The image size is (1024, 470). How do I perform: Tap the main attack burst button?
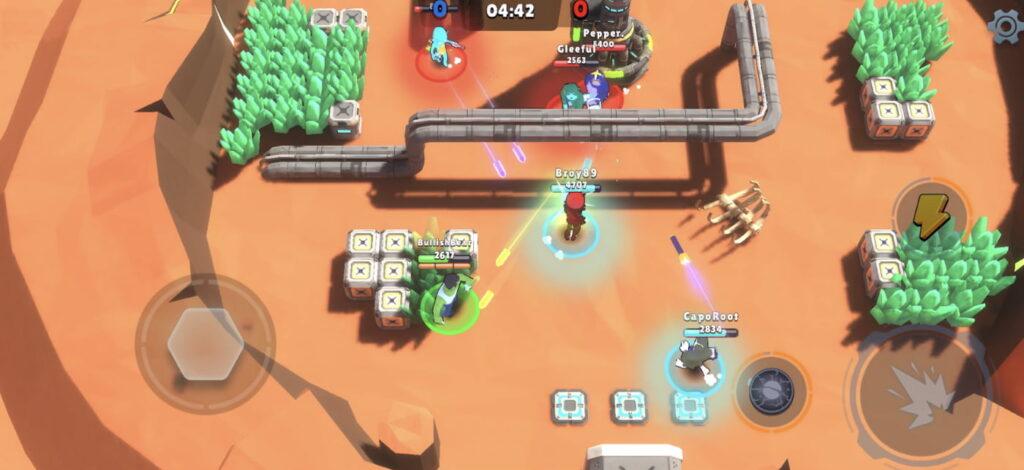click(x=919, y=387)
